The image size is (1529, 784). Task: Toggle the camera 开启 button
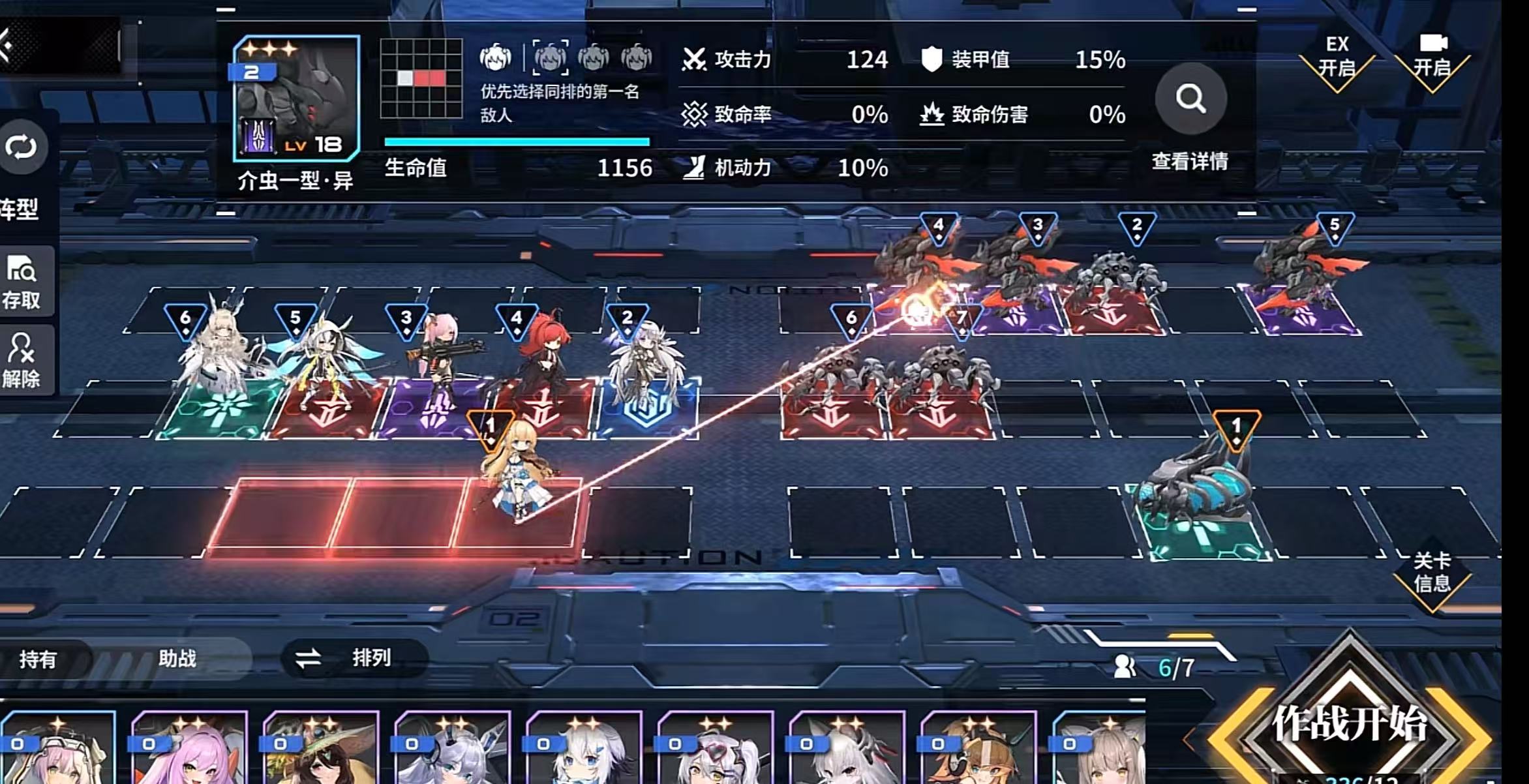point(1432,57)
